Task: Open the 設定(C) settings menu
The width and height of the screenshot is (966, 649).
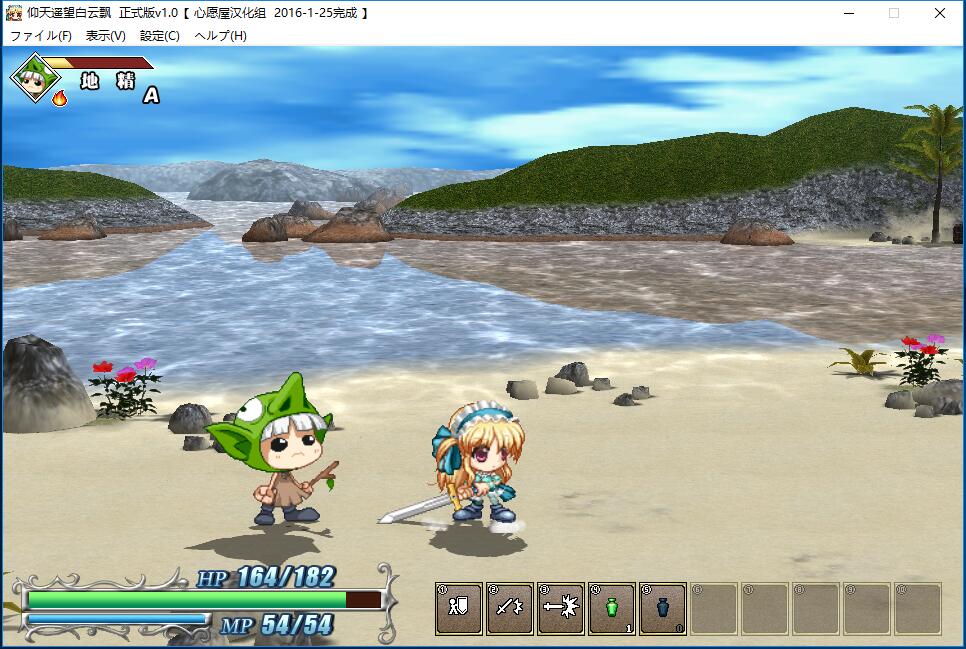Action: 160,36
